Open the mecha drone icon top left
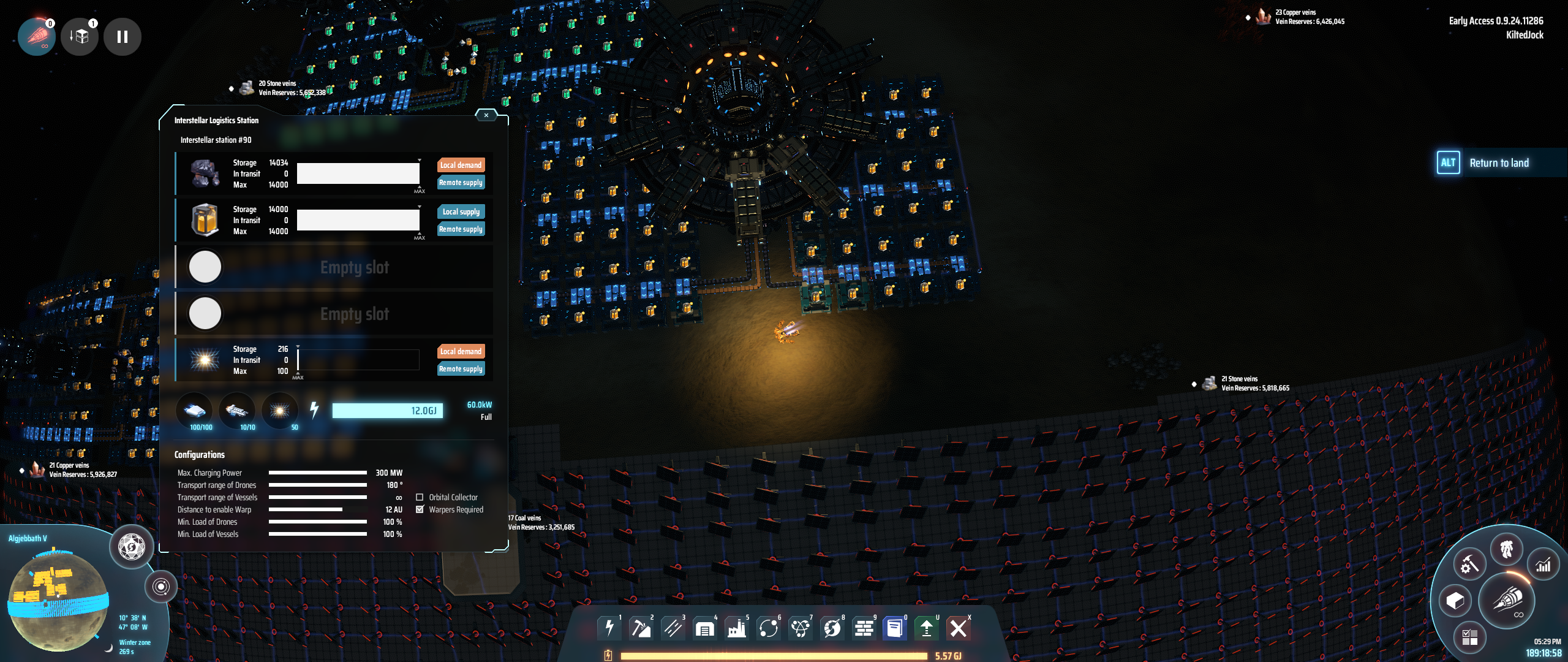1568x662 pixels. coord(37,37)
